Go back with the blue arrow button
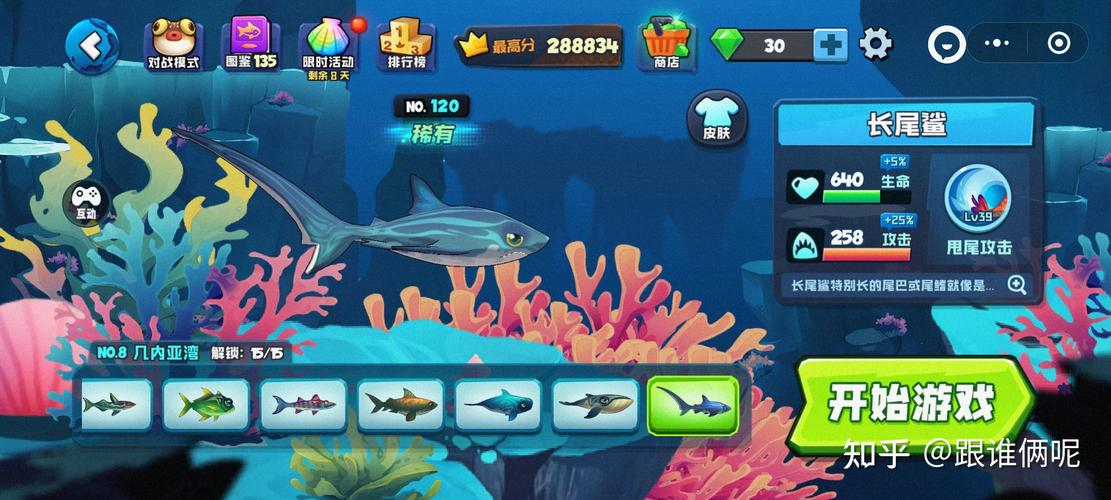1111x500 pixels. pyautogui.click(x=92, y=44)
